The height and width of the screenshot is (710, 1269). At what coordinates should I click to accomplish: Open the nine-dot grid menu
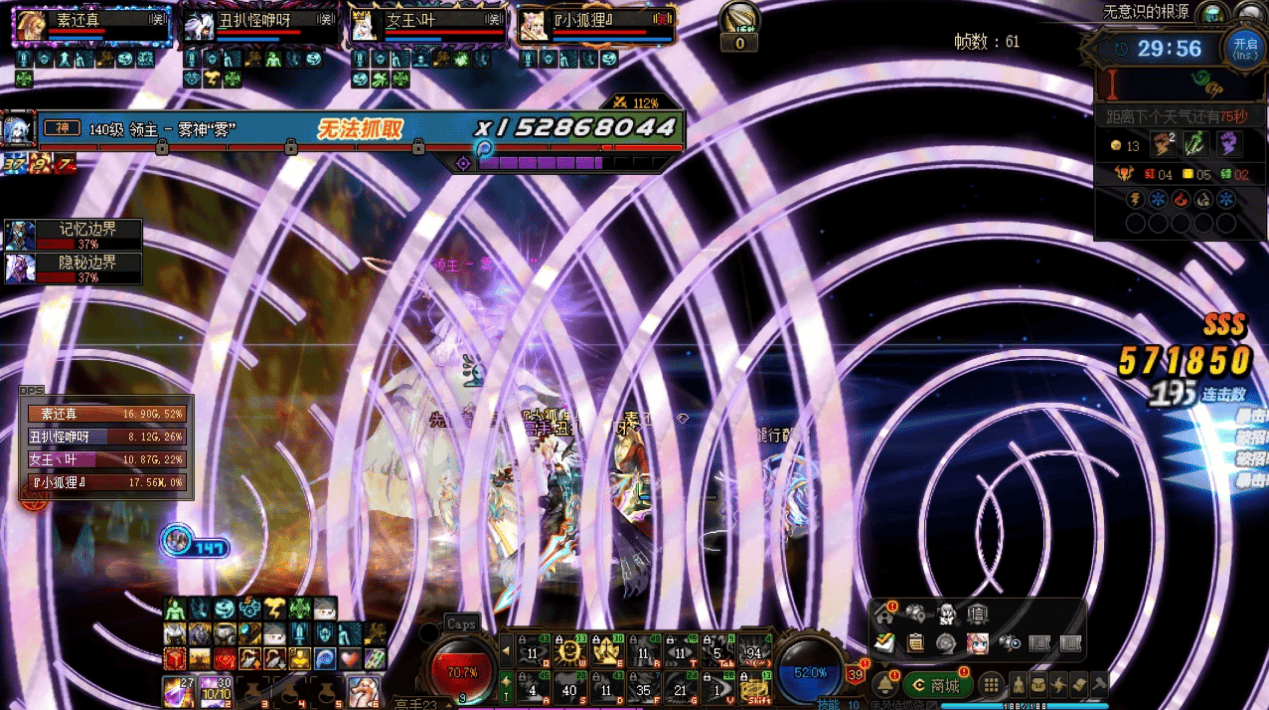990,685
